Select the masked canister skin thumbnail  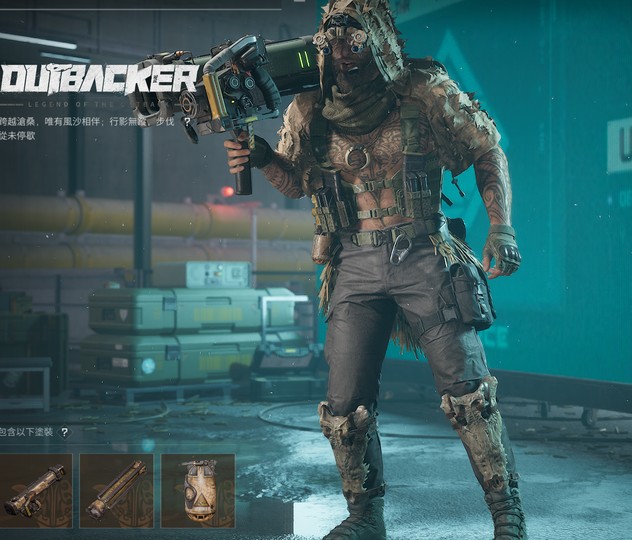click(197, 490)
